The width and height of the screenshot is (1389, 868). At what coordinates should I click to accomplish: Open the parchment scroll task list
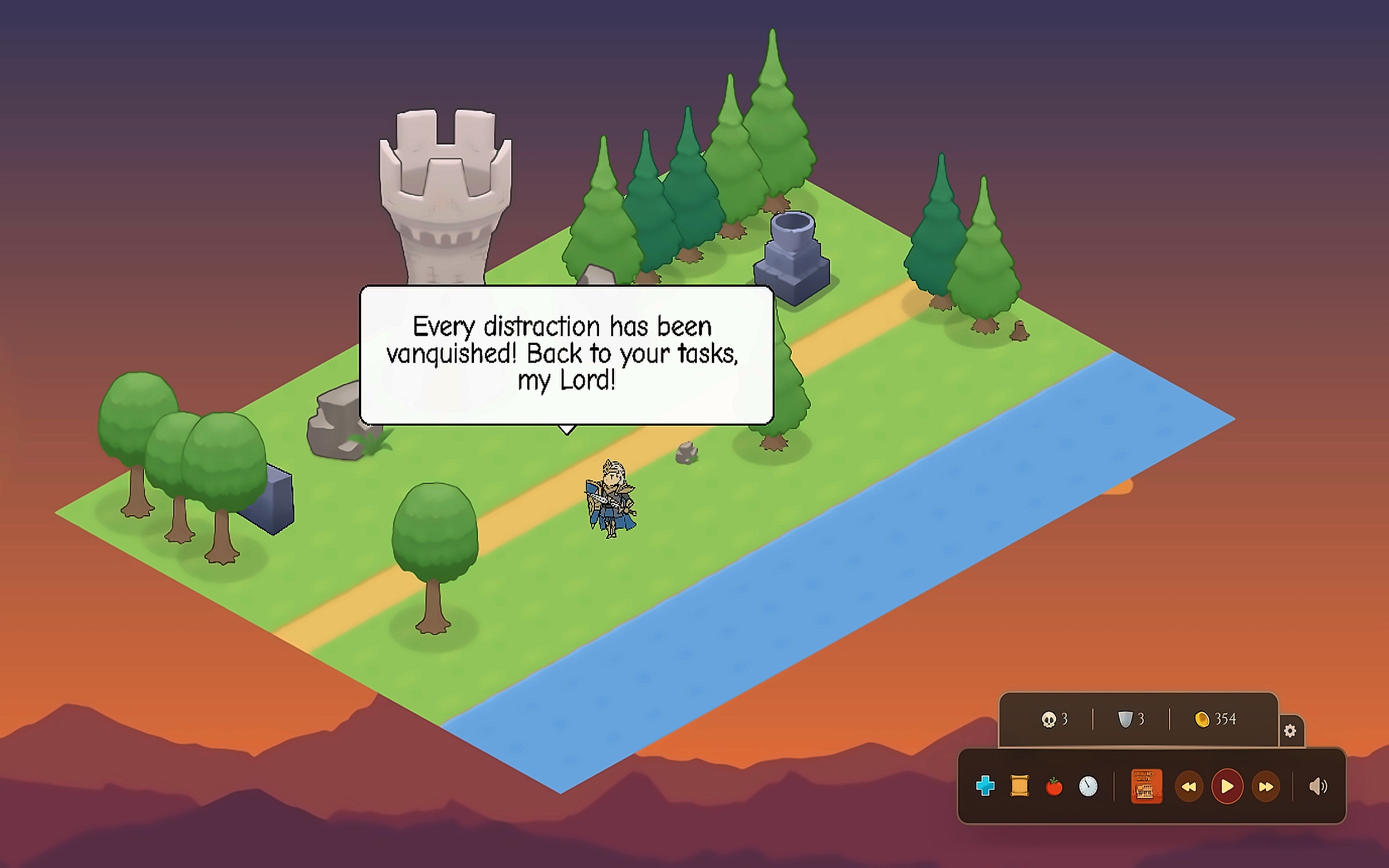[x=1019, y=786]
